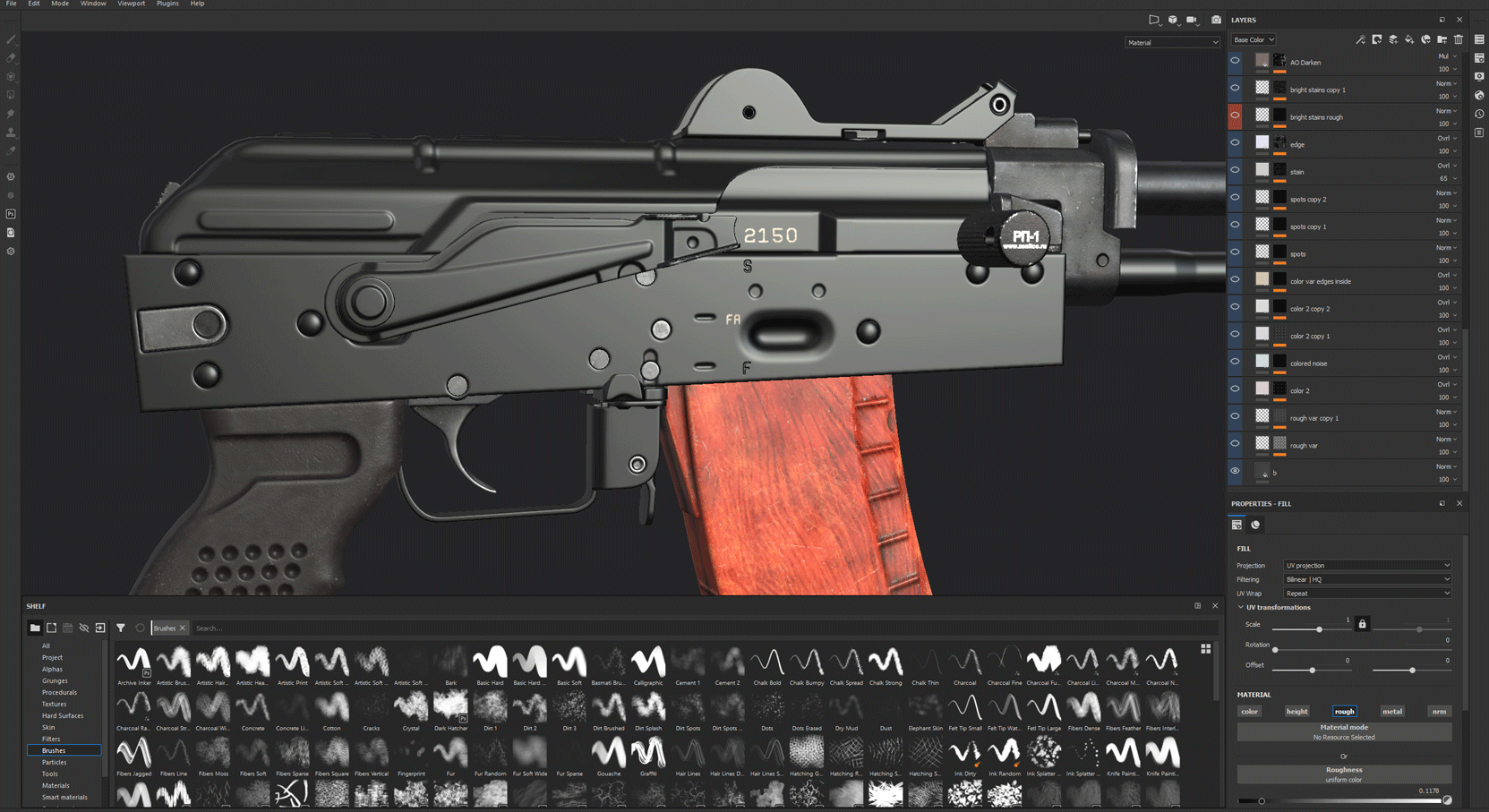Screen dimensions: 1489x812
Task: Toggle the metal material channel
Action: pos(1391,712)
